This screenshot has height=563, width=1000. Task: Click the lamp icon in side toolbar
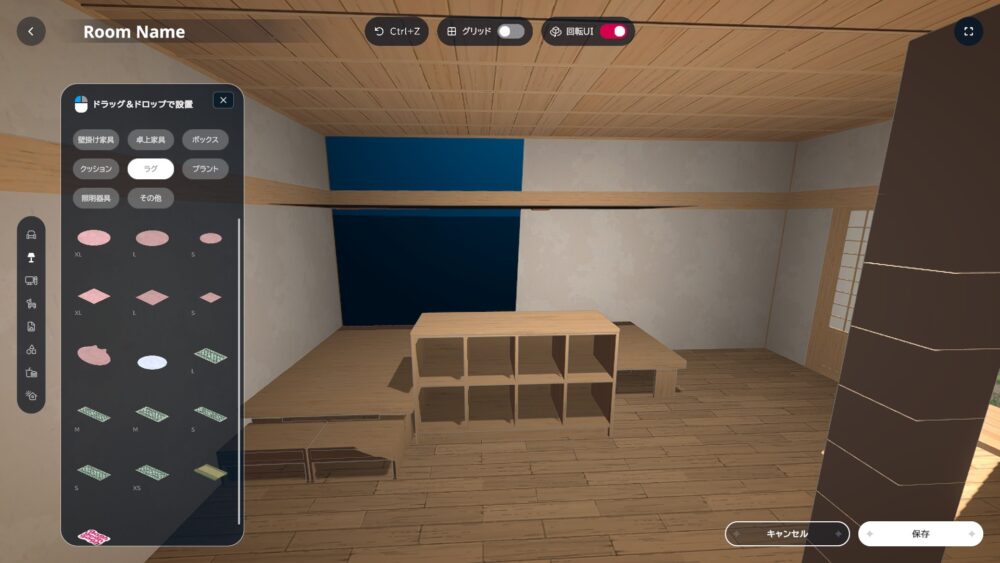pyautogui.click(x=31, y=258)
